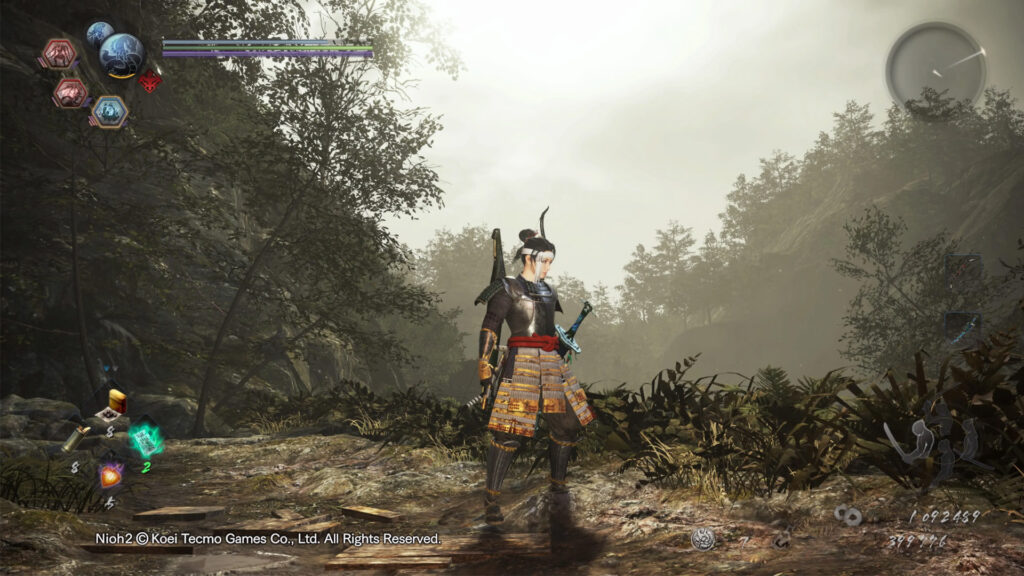Select the blue-glowing sword weapon slot
Screen dimensions: 1024x576
[962, 328]
